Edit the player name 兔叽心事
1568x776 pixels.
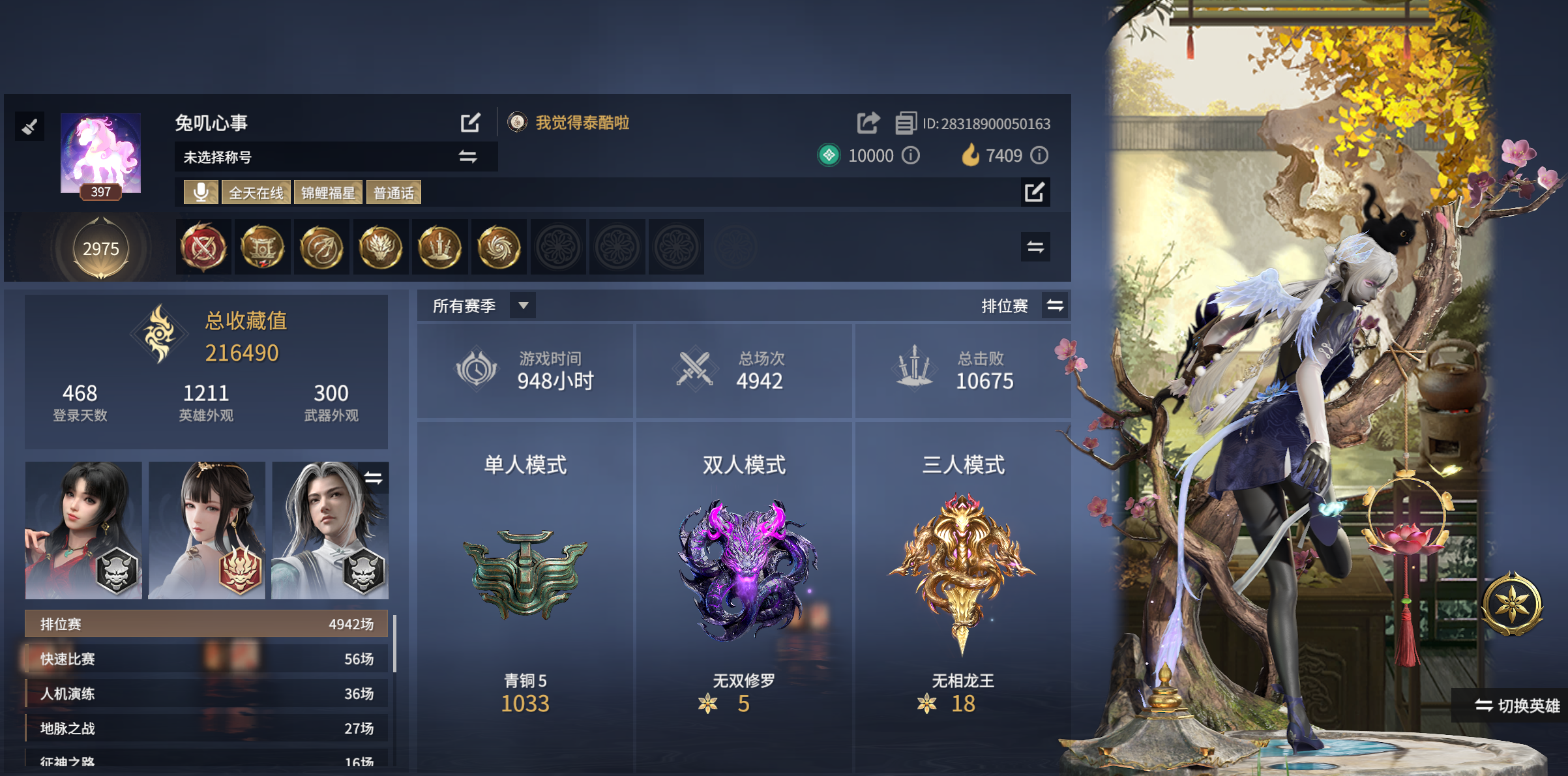tap(470, 123)
